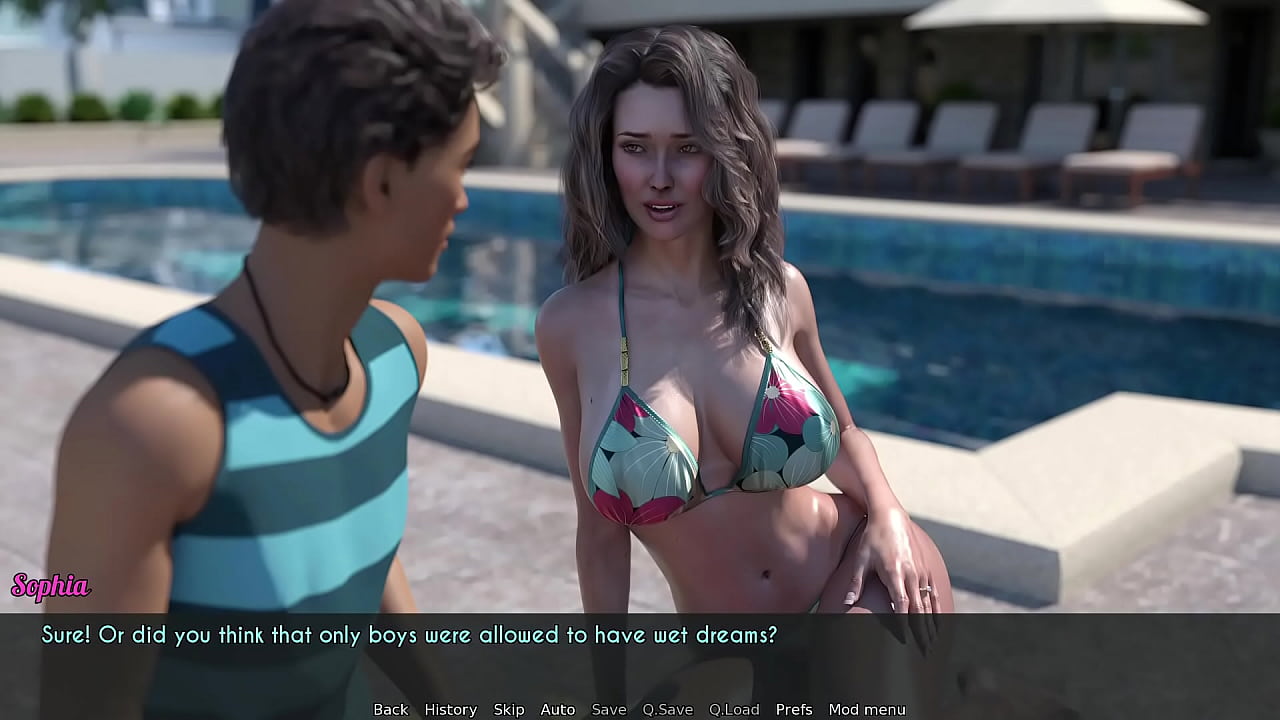Go back one line with Back

point(390,709)
